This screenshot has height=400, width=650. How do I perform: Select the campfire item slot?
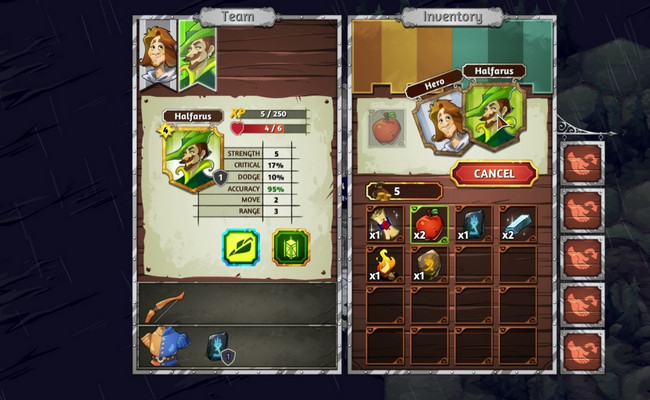tap(385, 262)
